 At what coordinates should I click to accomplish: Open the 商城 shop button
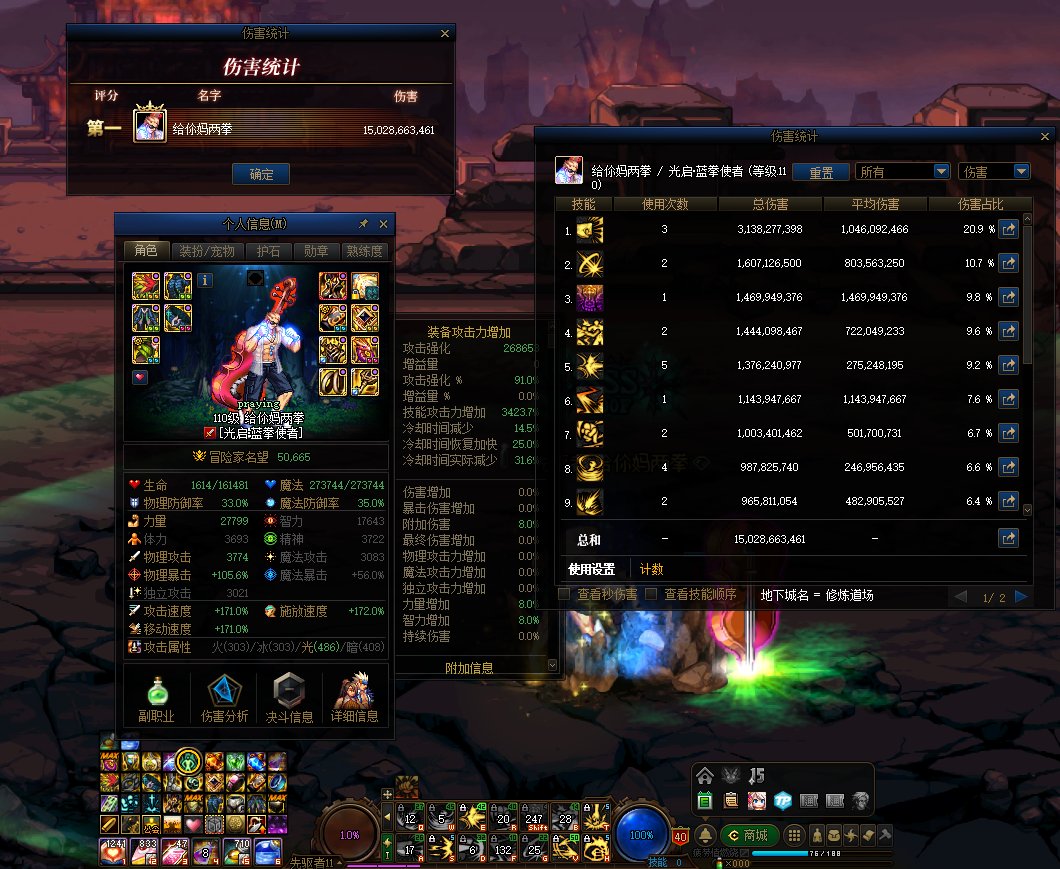[x=748, y=835]
